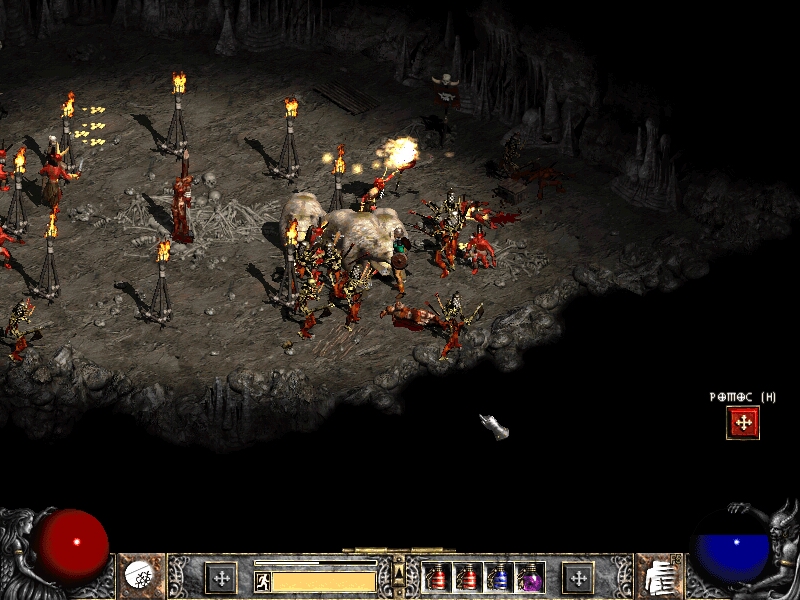
Task: Use the blue mana potion in belt
Action: coord(499,578)
